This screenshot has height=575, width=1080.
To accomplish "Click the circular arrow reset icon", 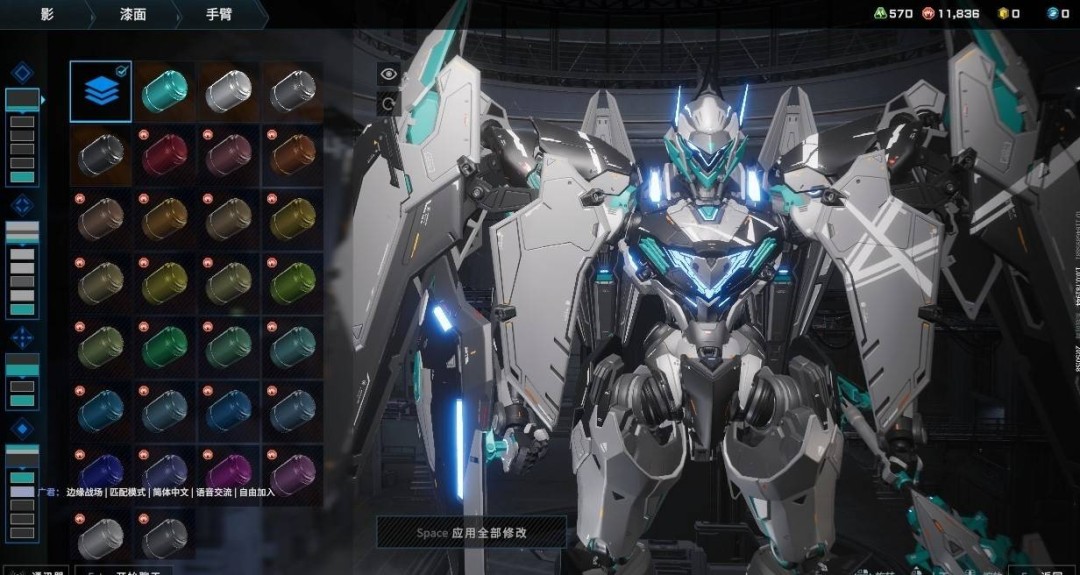I will coord(388,103).
